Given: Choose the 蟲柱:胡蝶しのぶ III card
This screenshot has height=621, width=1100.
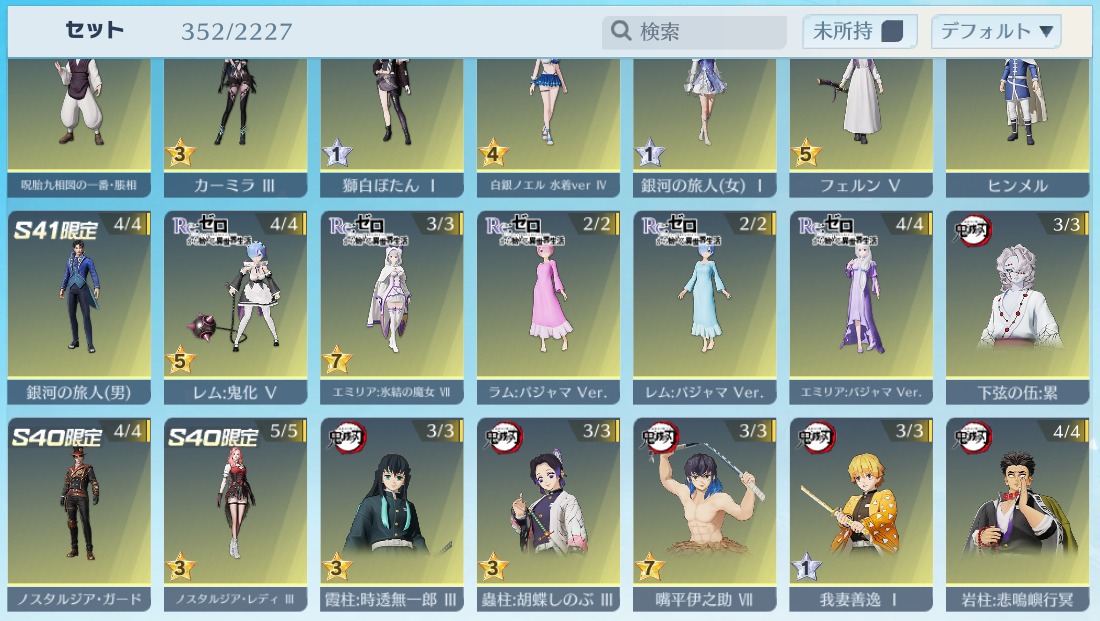Looking at the screenshot, I should [x=548, y=512].
